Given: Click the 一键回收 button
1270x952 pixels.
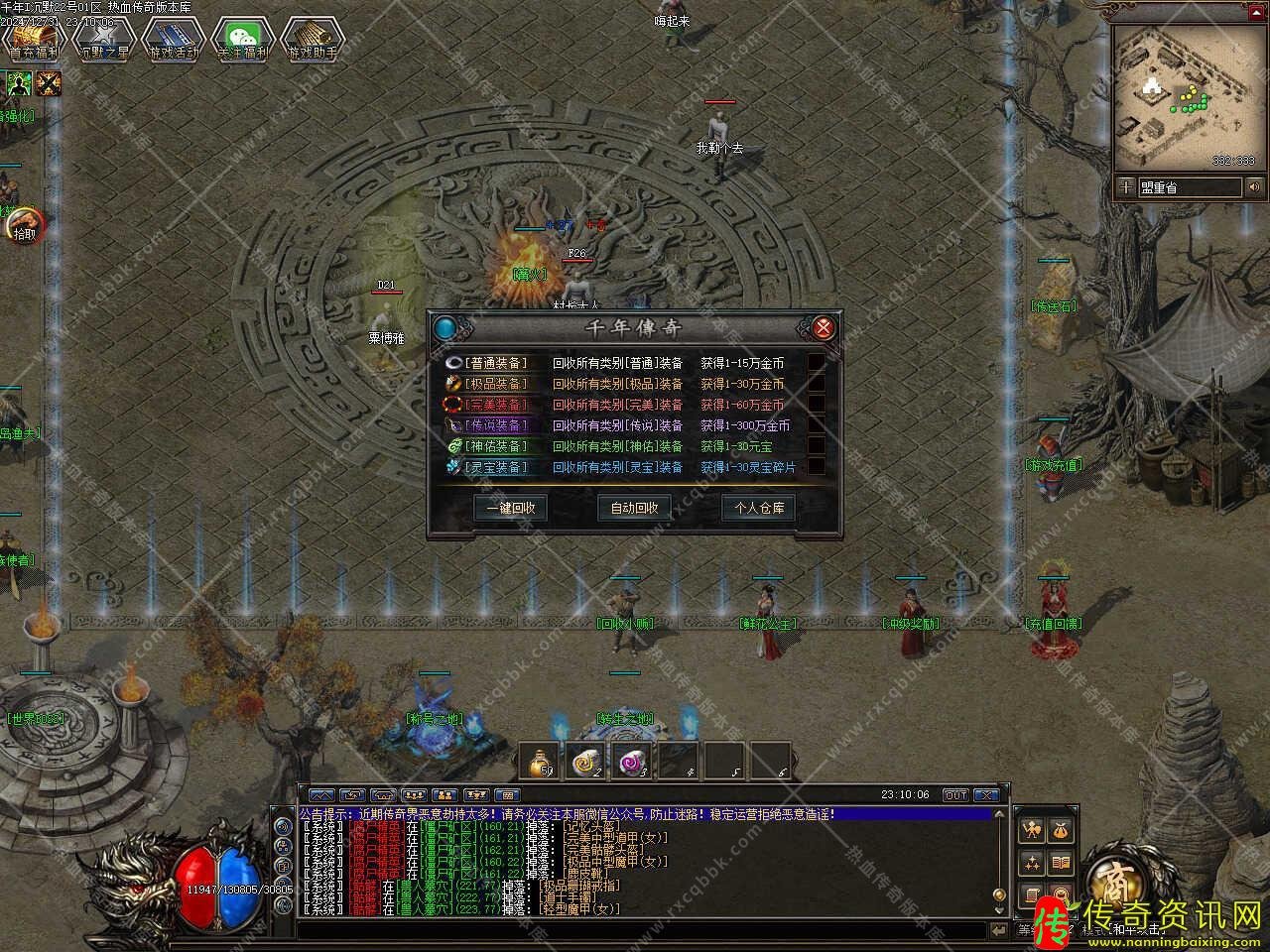Looking at the screenshot, I should pyautogui.click(x=511, y=508).
